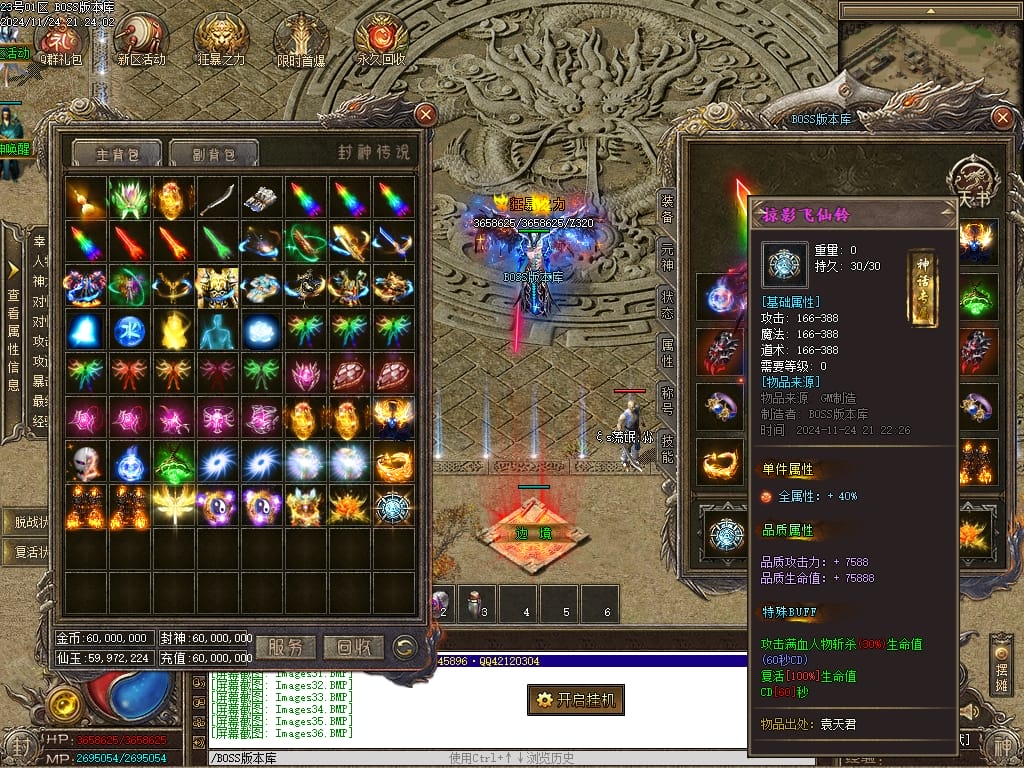Click the 回收 recycle button
The height and width of the screenshot is (768, 1024).
(355, 647)
